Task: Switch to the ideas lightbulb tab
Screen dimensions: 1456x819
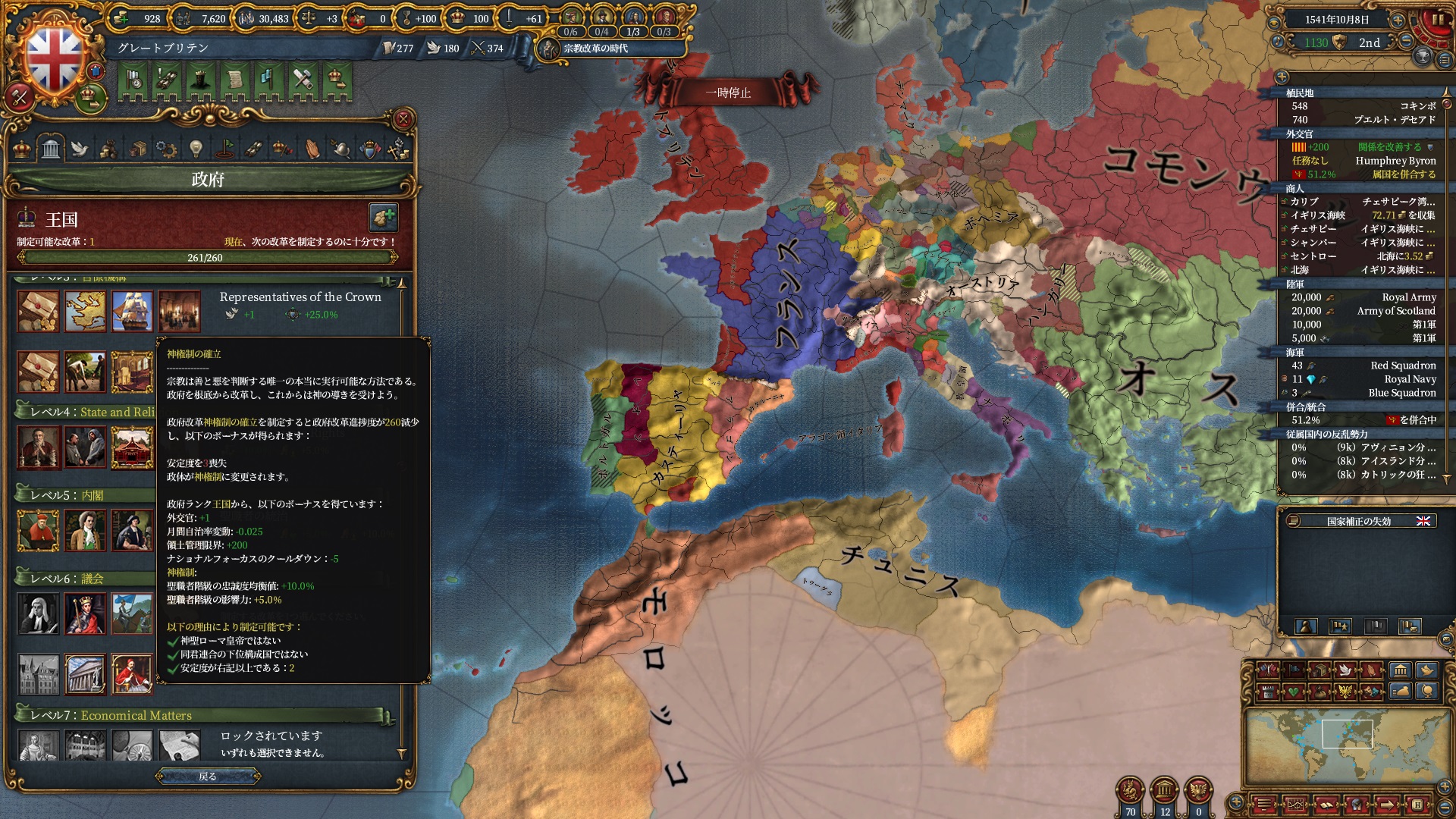Action: (x=196, y=149)
